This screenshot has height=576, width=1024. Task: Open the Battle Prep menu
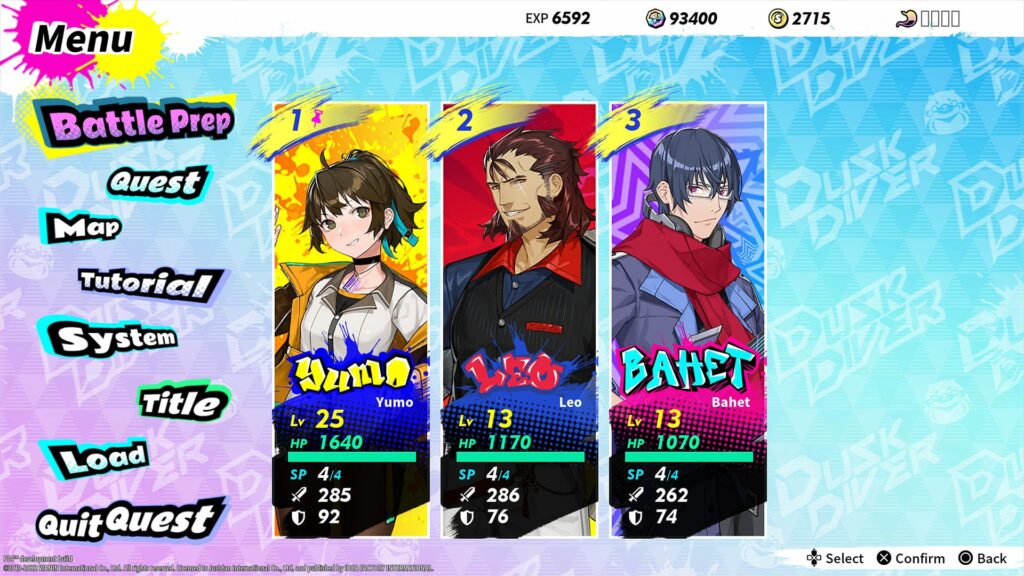click(141, 123)
